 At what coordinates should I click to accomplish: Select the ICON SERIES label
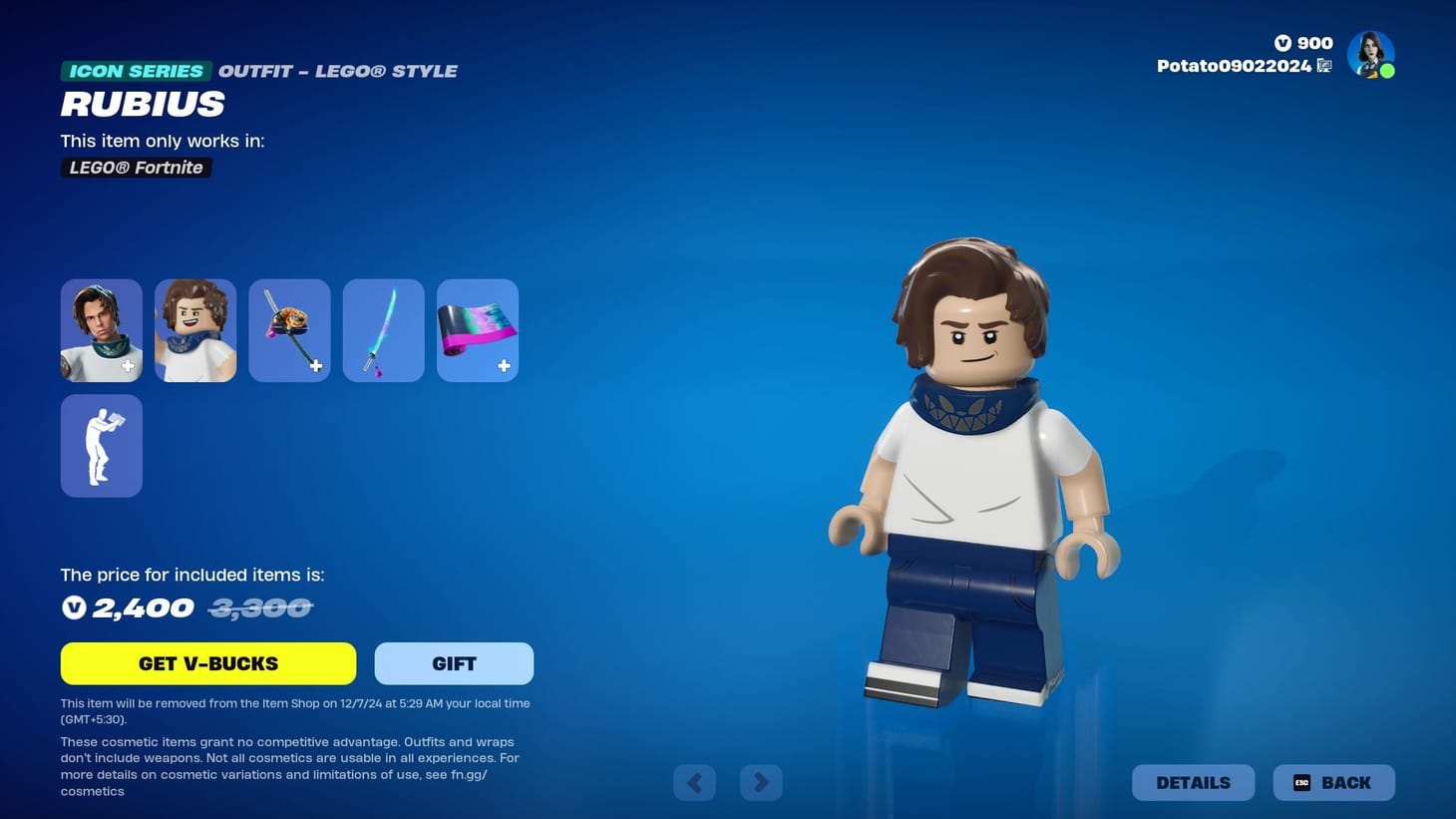click(135, 70)
